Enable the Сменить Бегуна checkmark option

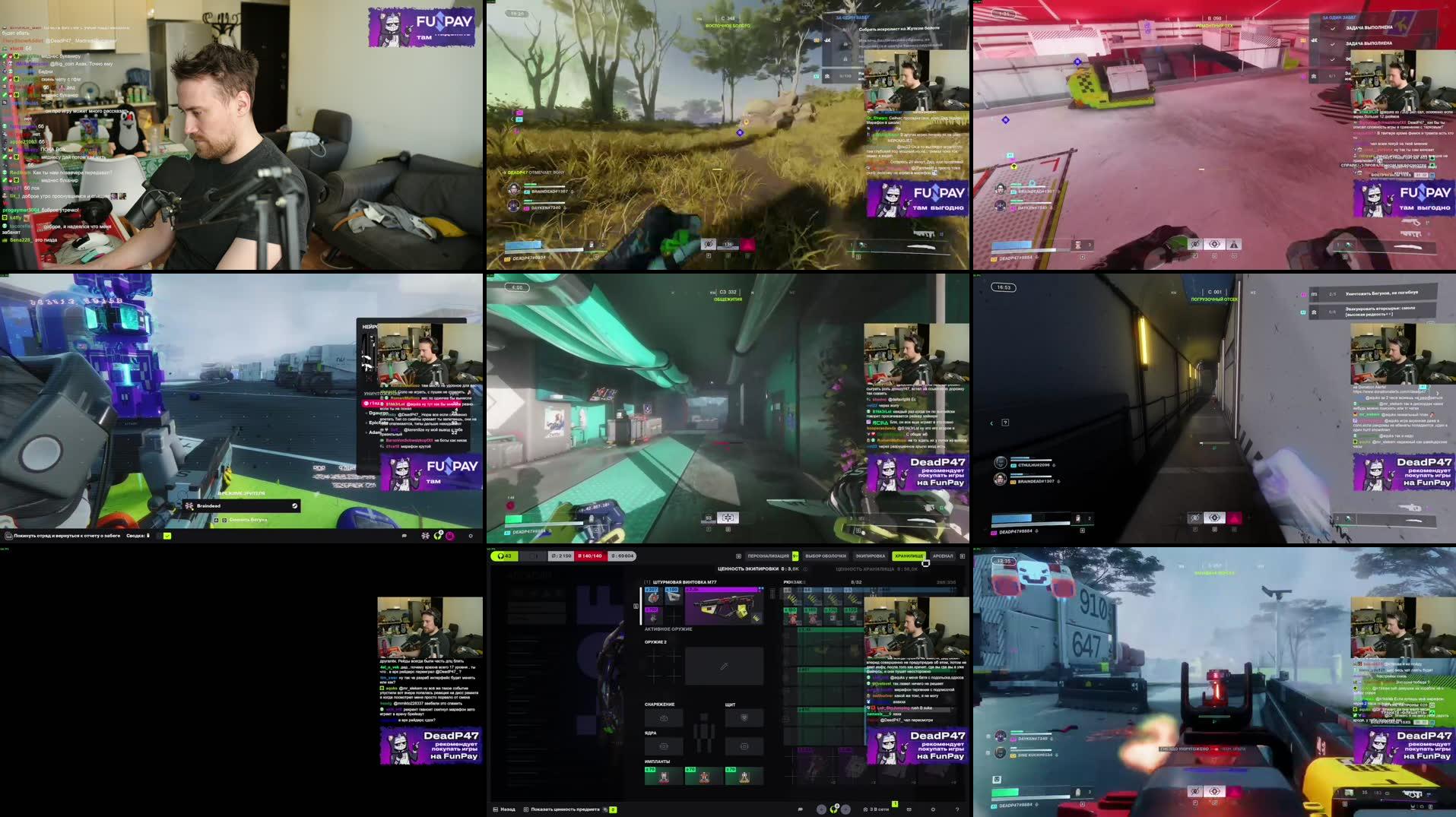pyautogui.click(x=248, y=519)
